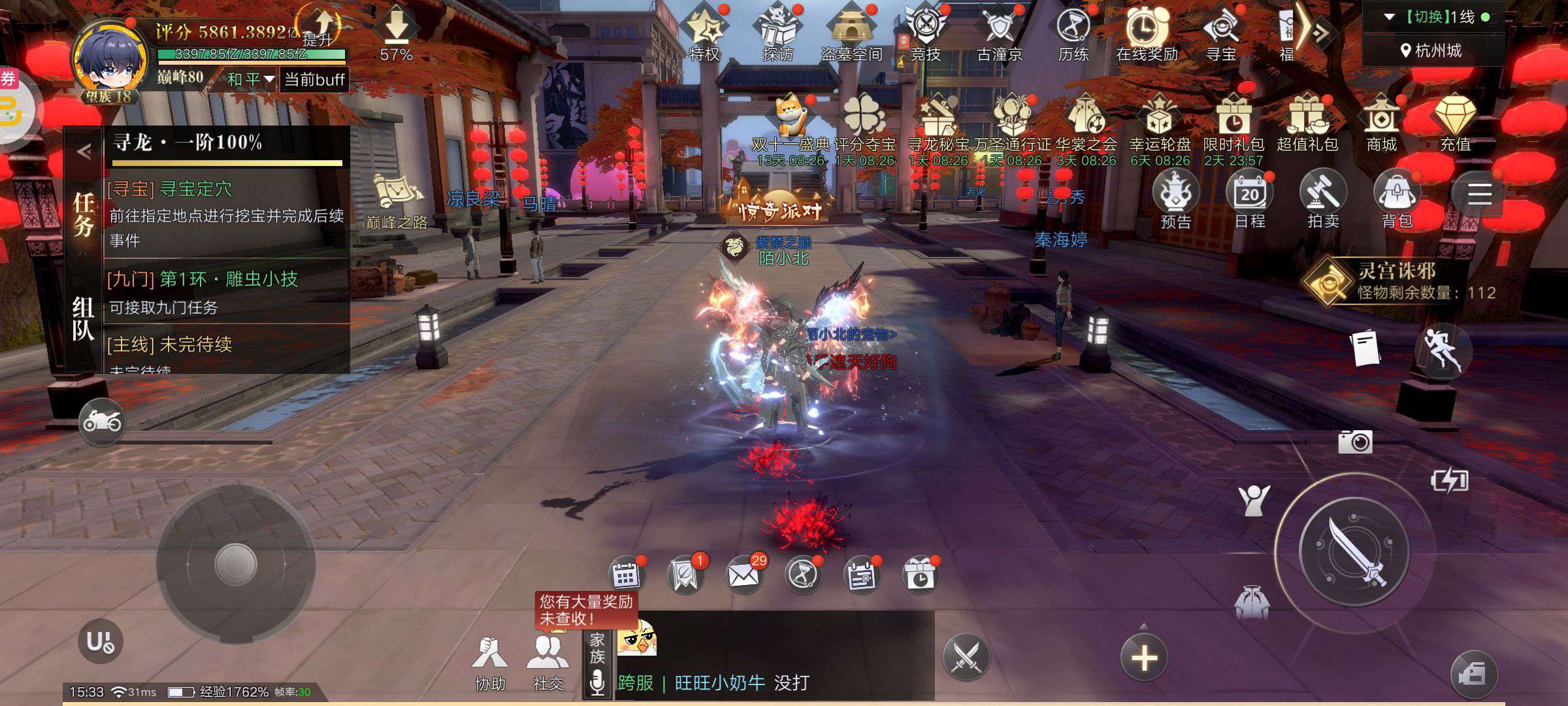The image size is (1568, 706).
Task: Open the 特权 privilege menu
Action: click(x=704, y=34)
